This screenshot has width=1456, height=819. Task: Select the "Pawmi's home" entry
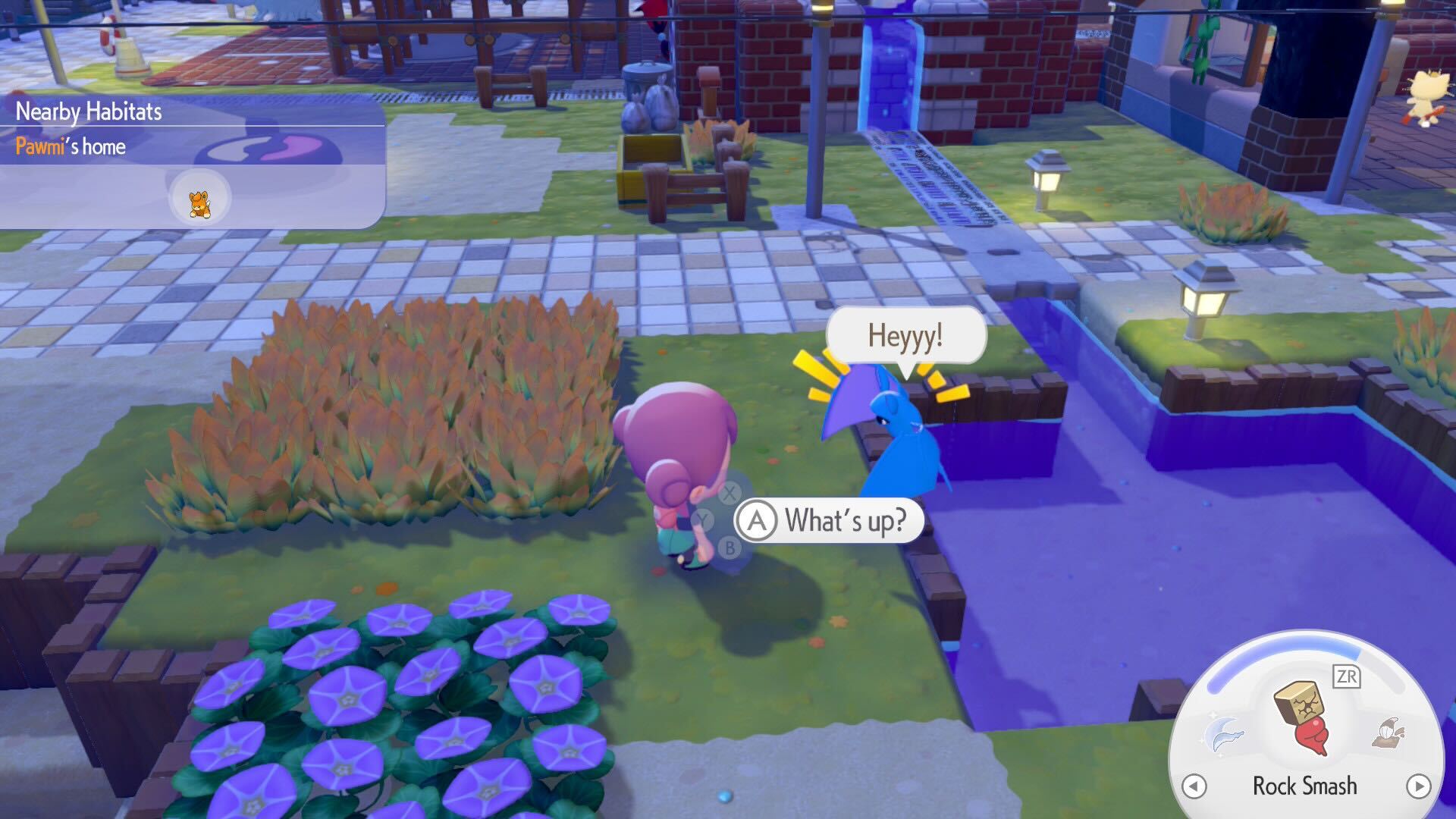tap(71, 147)
